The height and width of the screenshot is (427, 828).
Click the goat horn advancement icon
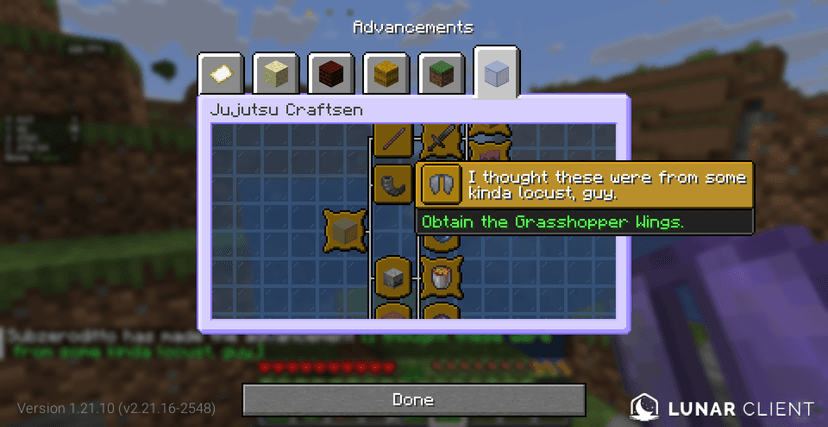[391, 183]
